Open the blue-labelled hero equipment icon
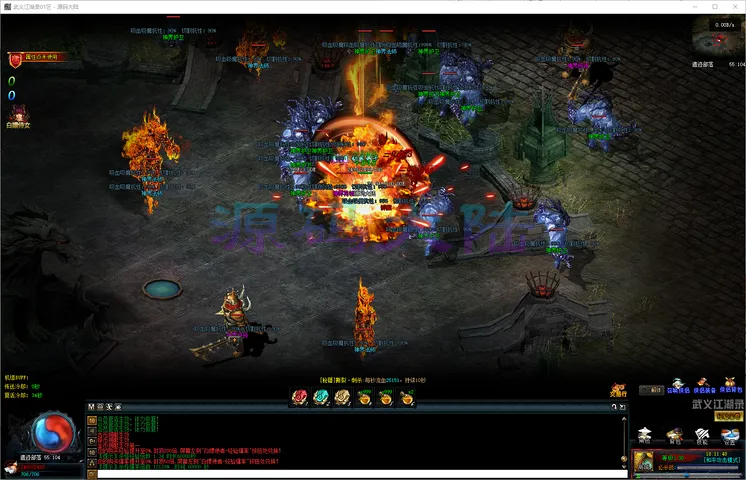This screenshot has width=746, height=480. [x=704, y=385]
